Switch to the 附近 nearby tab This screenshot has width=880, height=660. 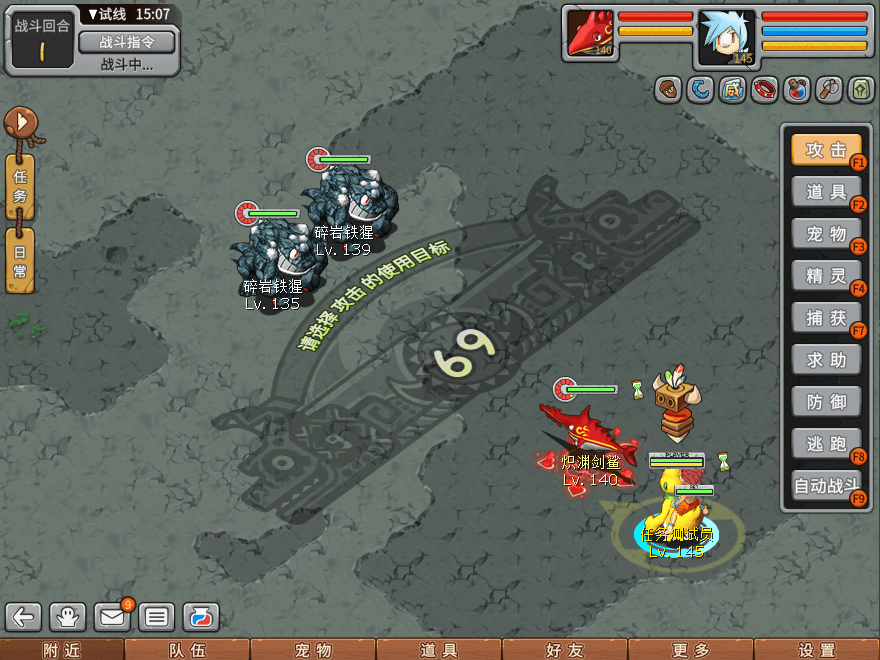[62, 650]
